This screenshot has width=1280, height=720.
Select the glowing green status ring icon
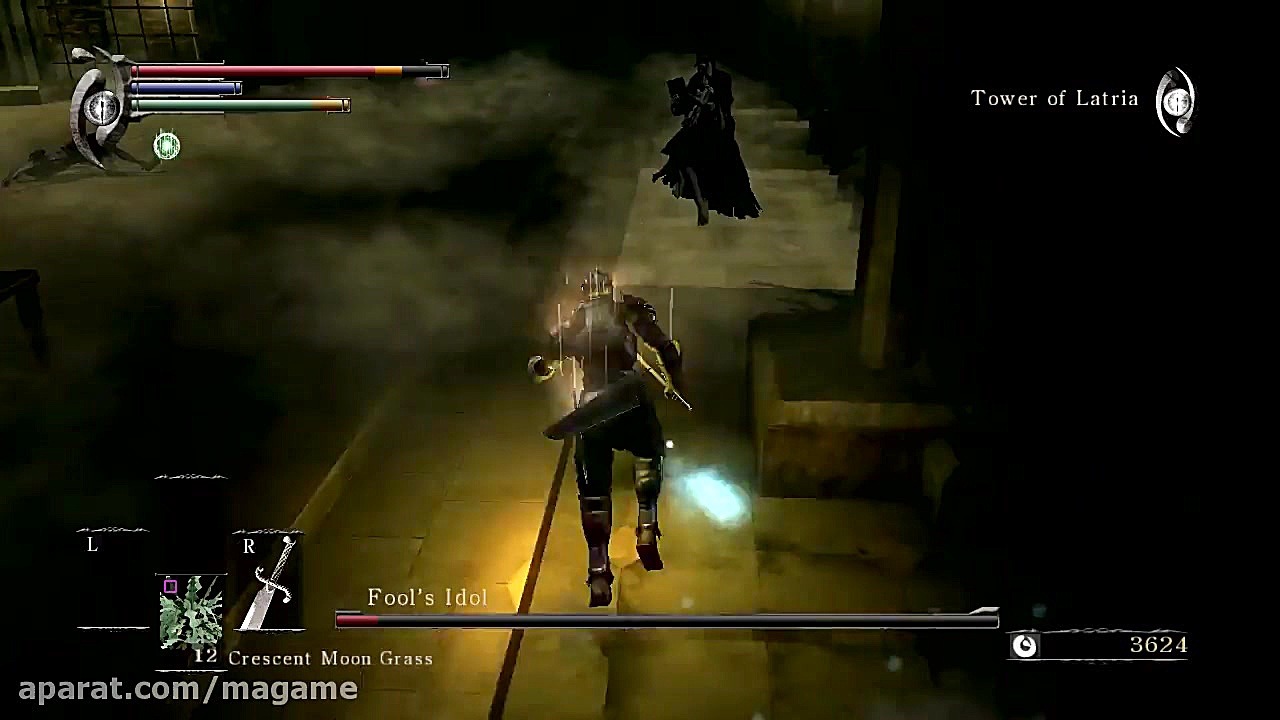165,147
